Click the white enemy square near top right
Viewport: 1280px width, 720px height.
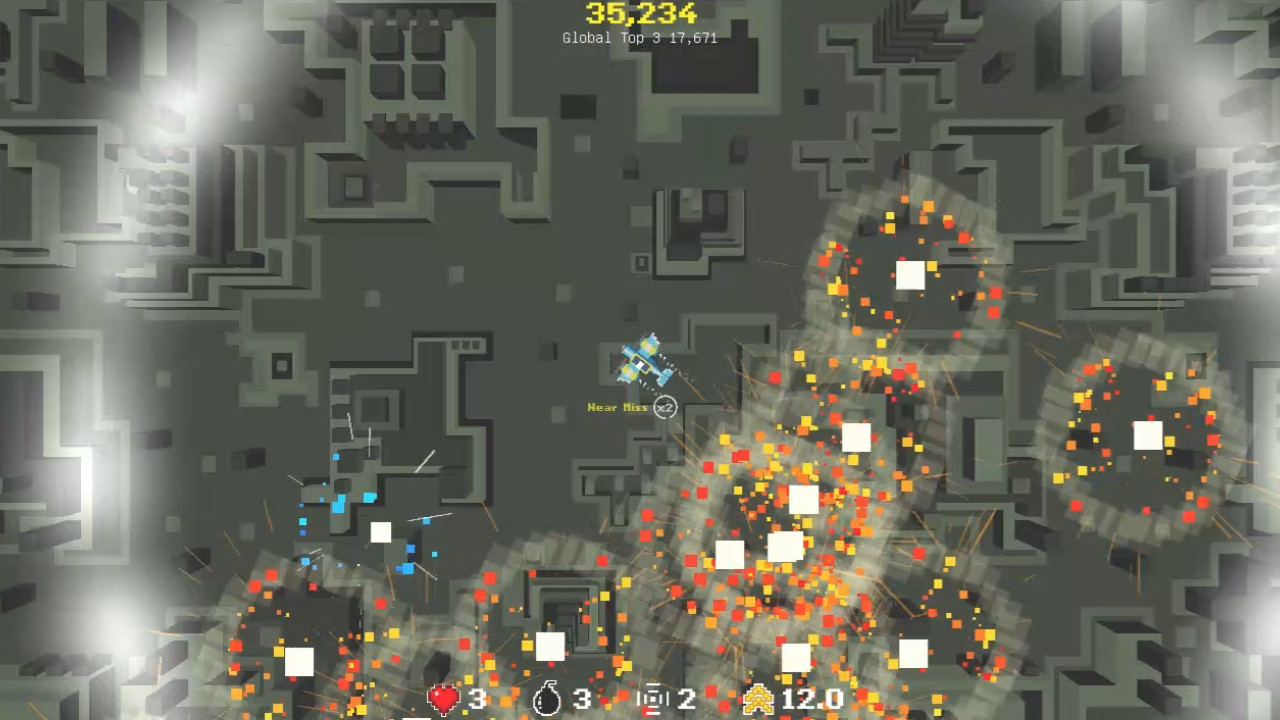(911, 276)
